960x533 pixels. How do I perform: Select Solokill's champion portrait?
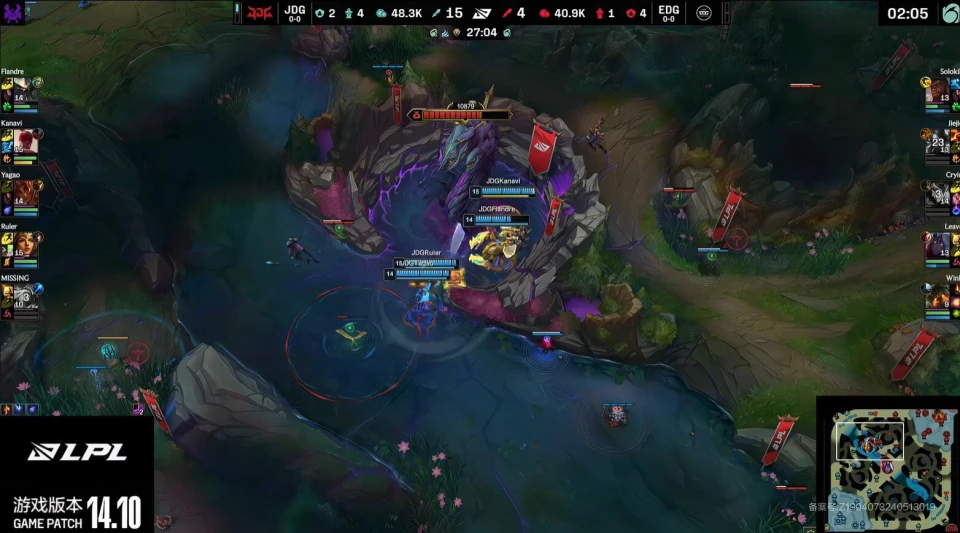click(x=939, y=91)
